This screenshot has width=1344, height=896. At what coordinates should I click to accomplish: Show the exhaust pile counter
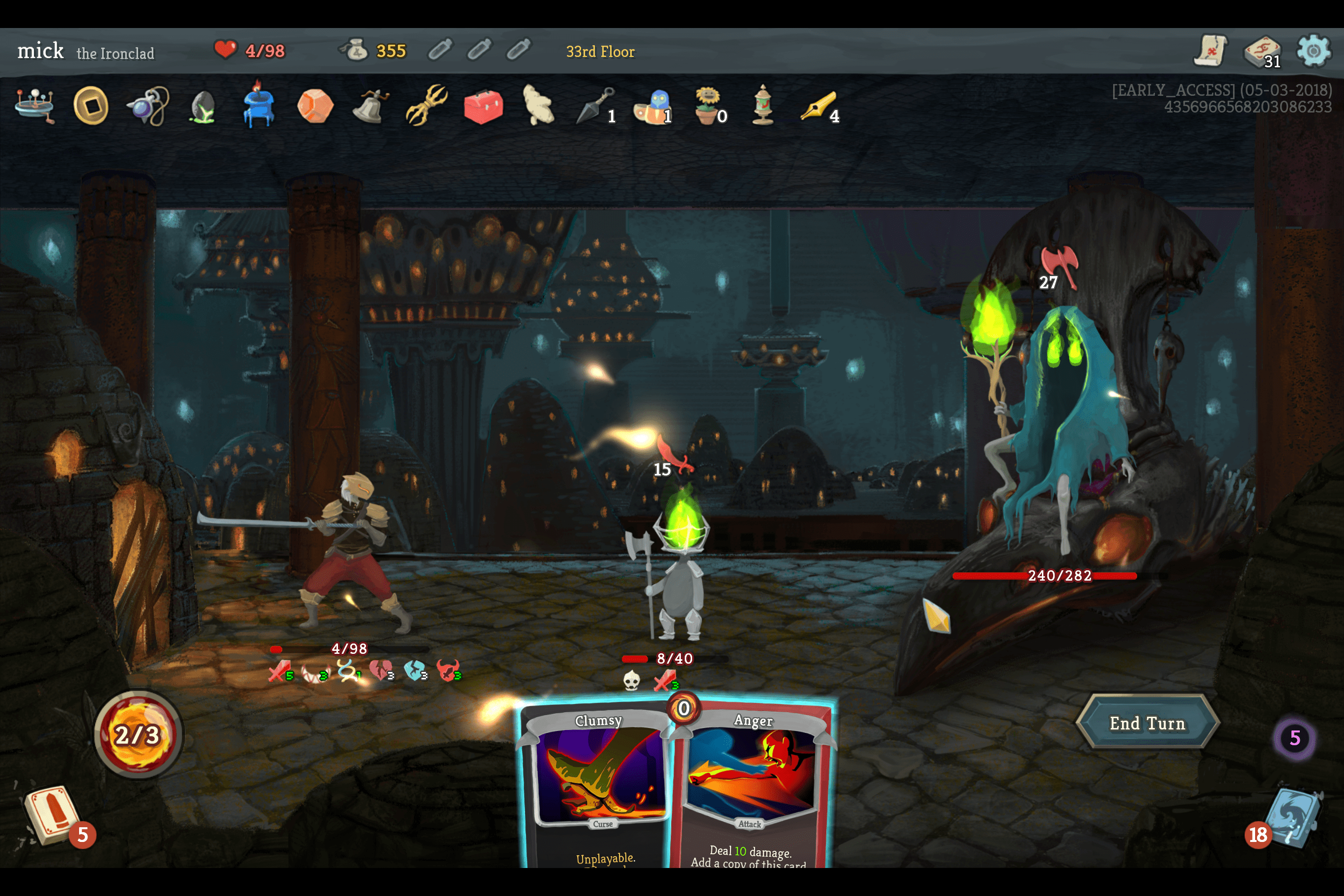tap(1294, 738)
